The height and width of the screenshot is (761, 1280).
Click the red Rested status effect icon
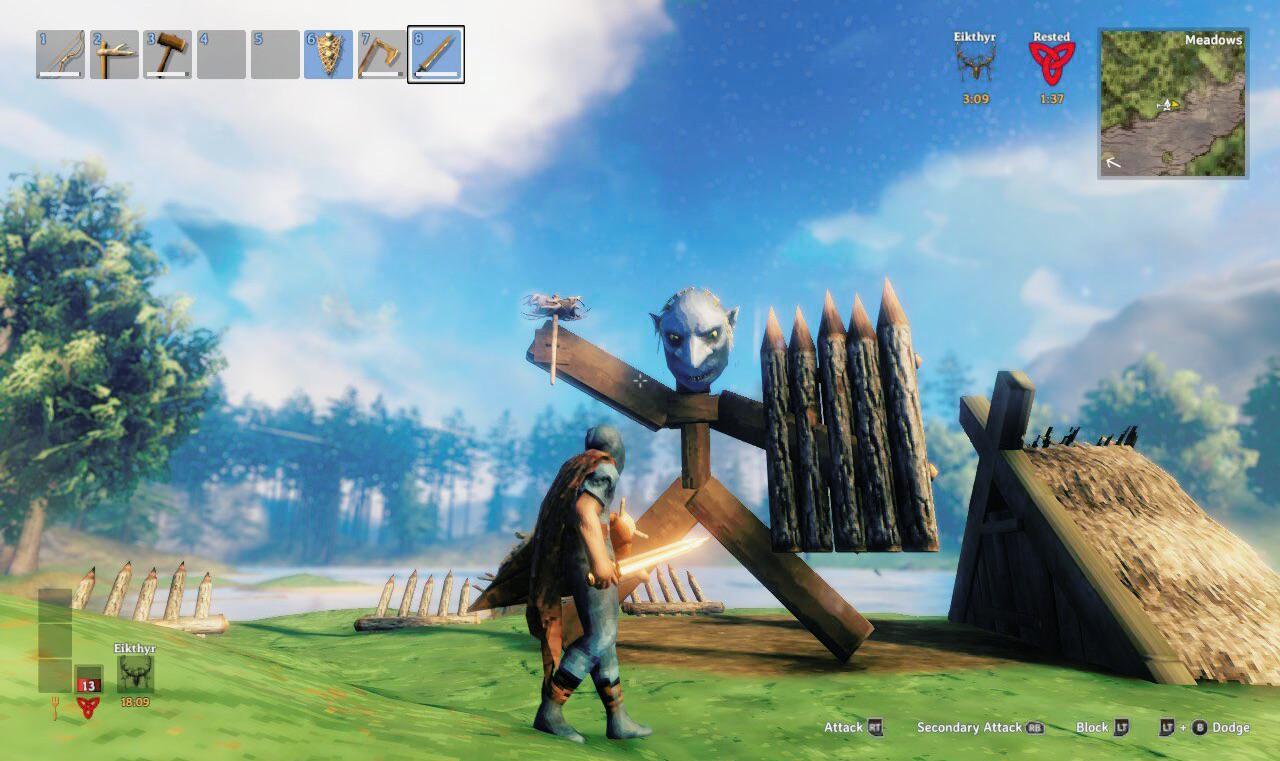tap(1051, 63)
